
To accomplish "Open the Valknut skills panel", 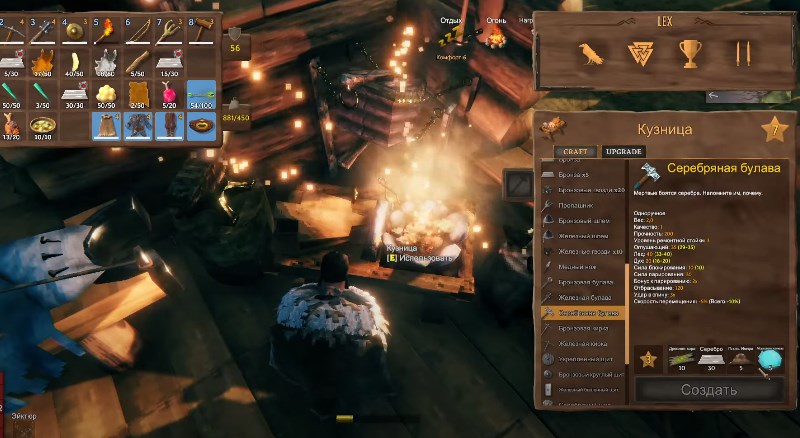I will 640,52.
